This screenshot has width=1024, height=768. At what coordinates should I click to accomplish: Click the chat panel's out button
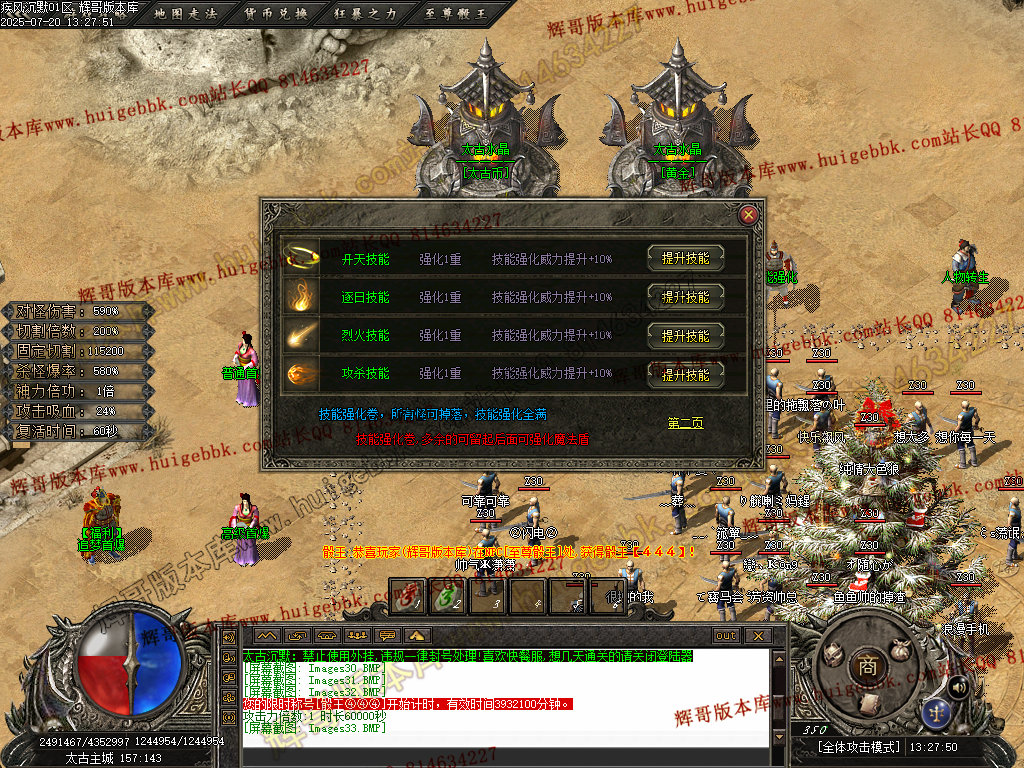pos(726,636)
